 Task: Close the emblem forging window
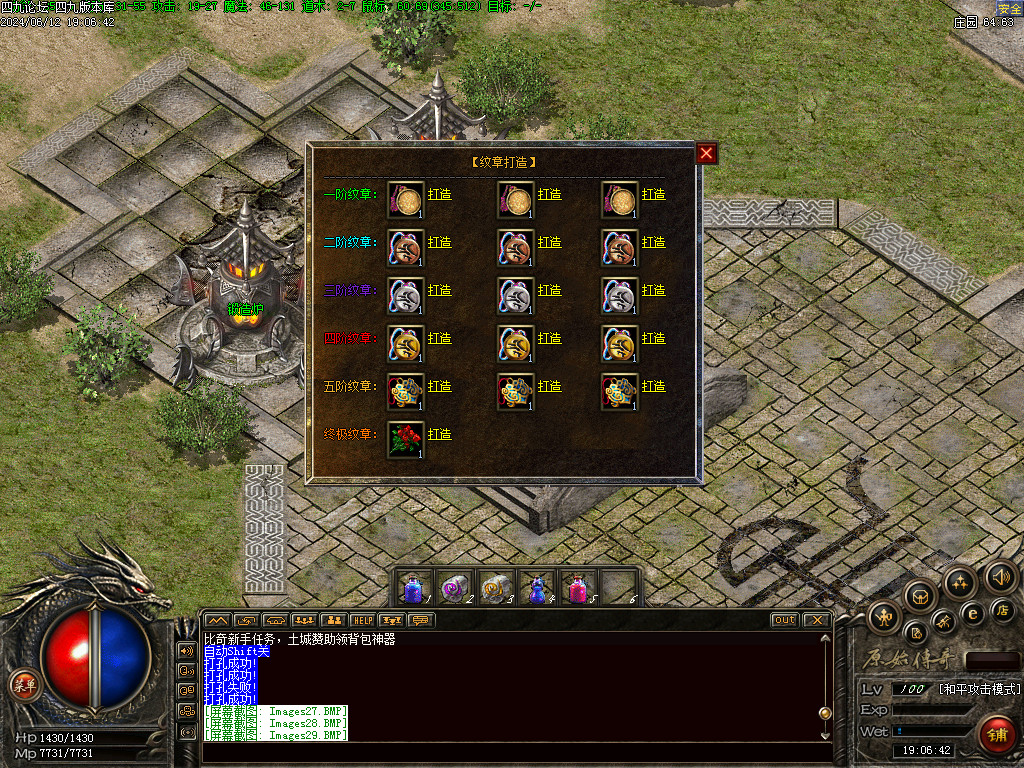pyautogui.click(x=707, y=153)
